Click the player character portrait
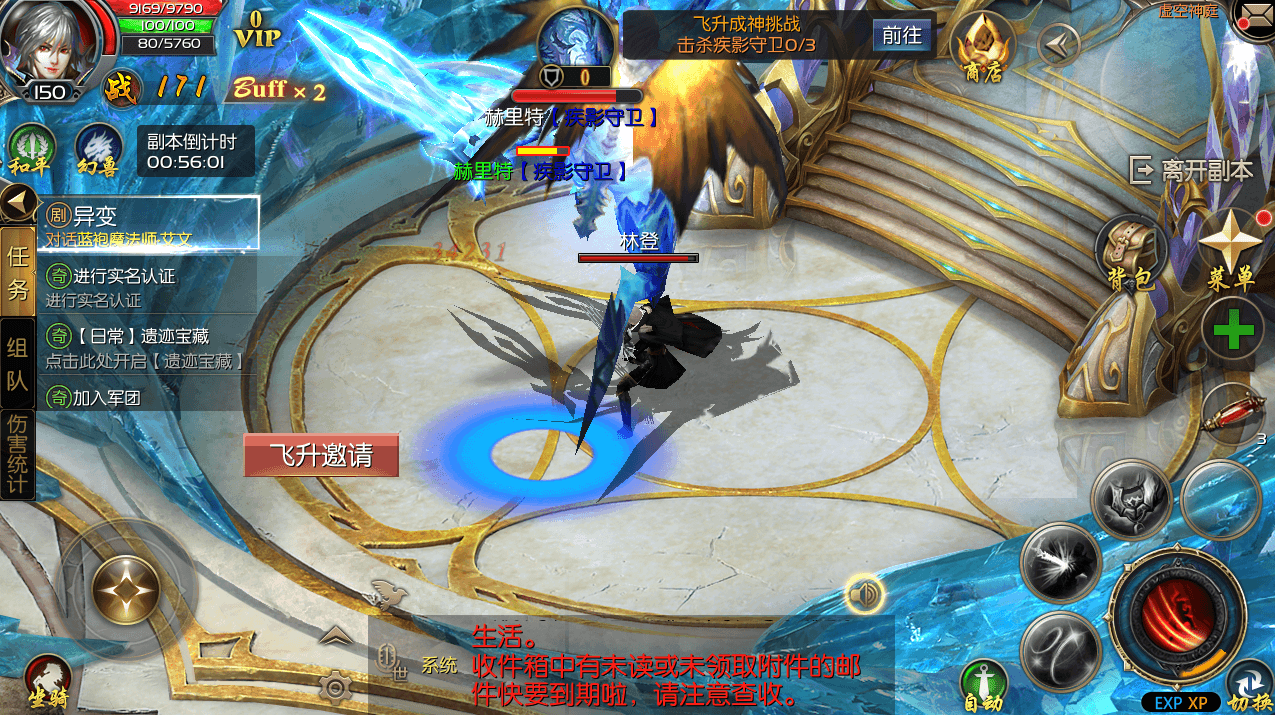 [47, 42]
